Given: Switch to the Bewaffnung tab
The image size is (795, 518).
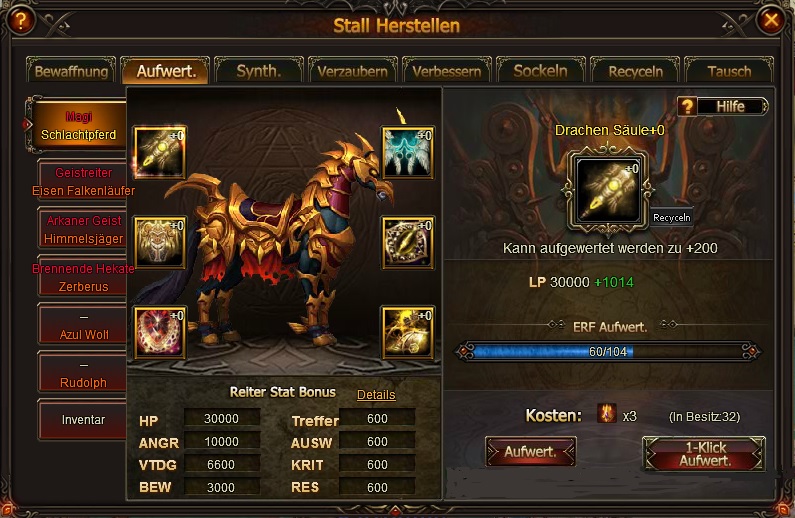Looking at the screenshot, I should (x=71, y=72).
